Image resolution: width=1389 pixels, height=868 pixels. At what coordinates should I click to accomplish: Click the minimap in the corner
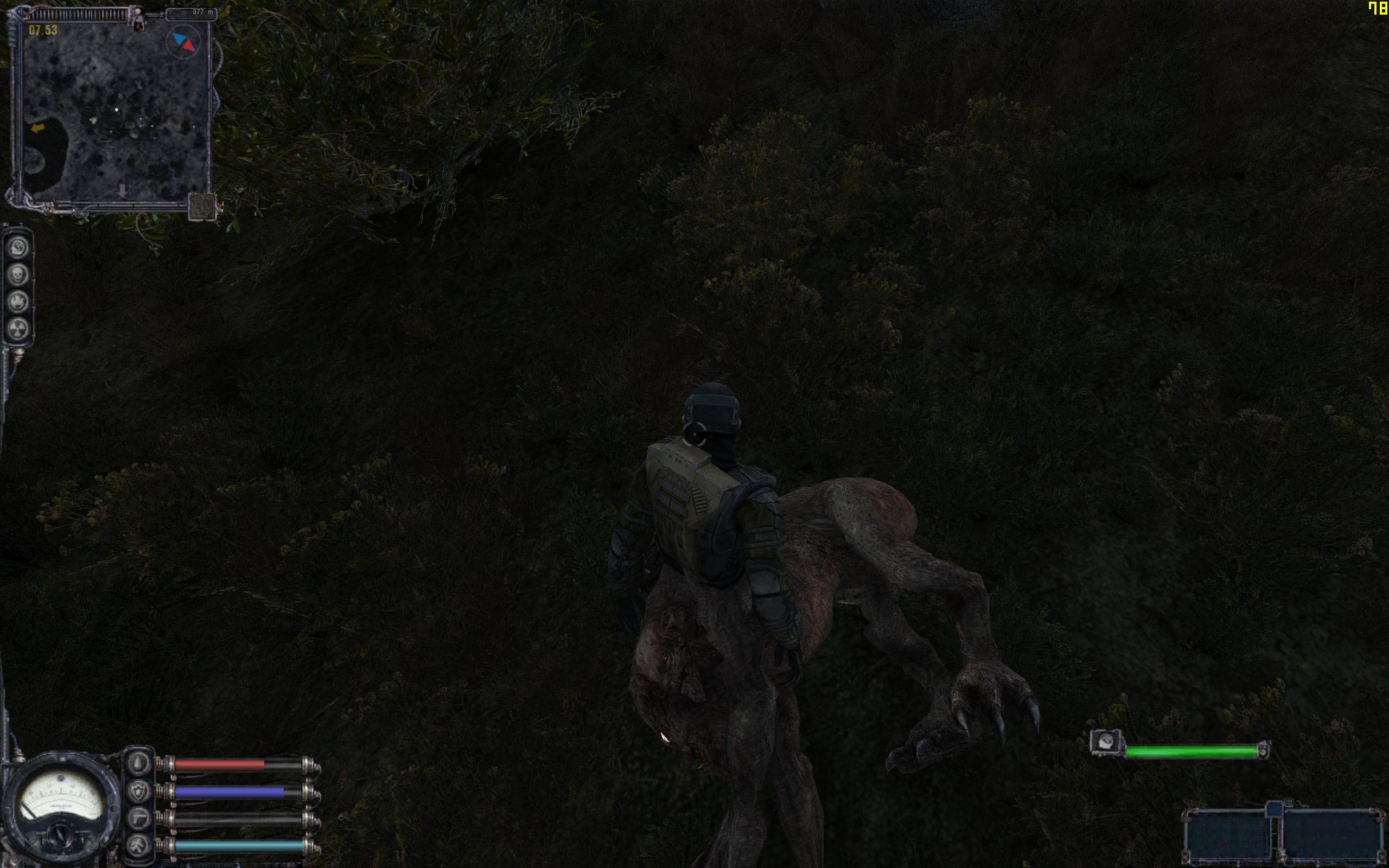(115, 109)
